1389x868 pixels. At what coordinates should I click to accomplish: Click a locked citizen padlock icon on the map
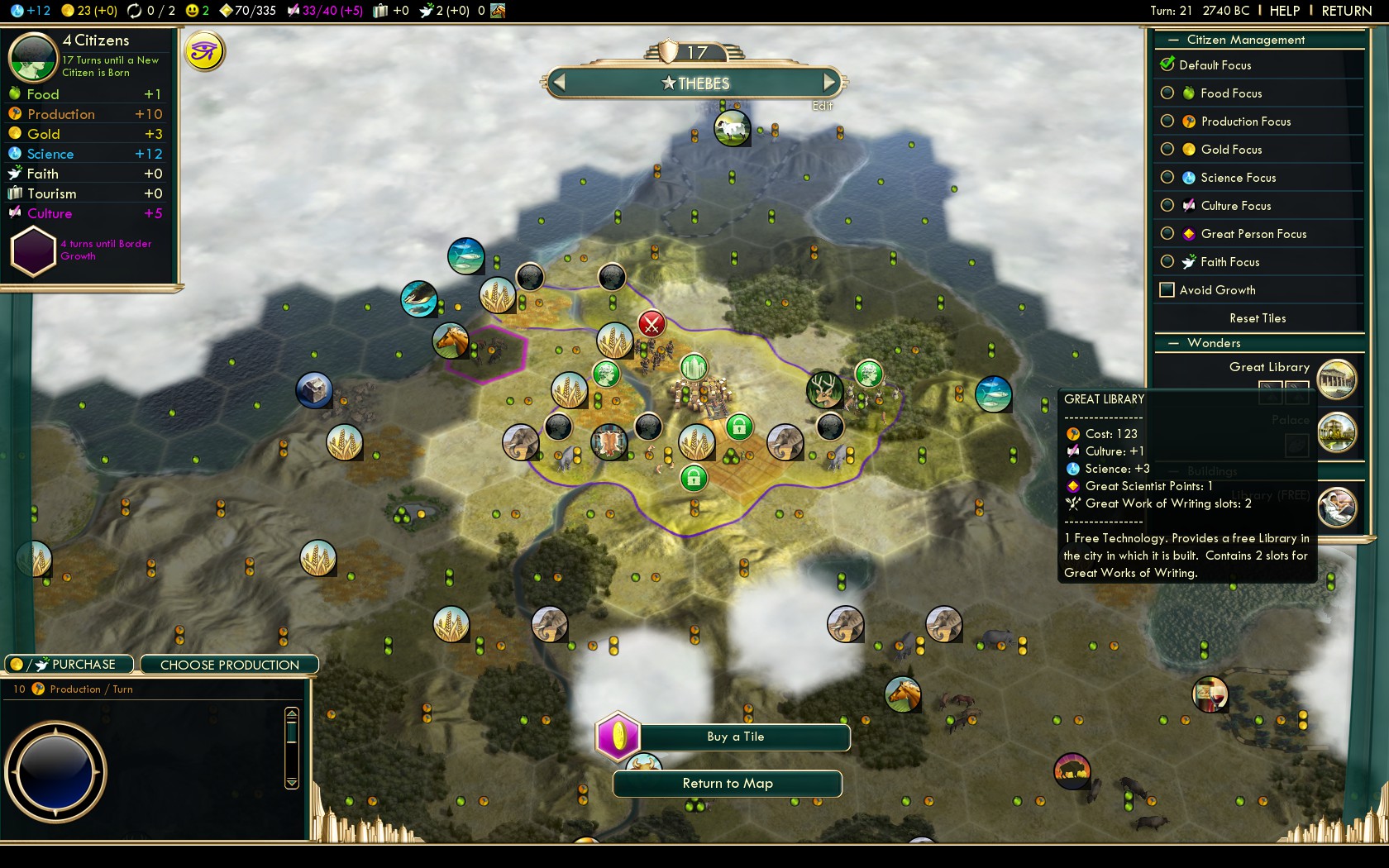coord(739,427)
